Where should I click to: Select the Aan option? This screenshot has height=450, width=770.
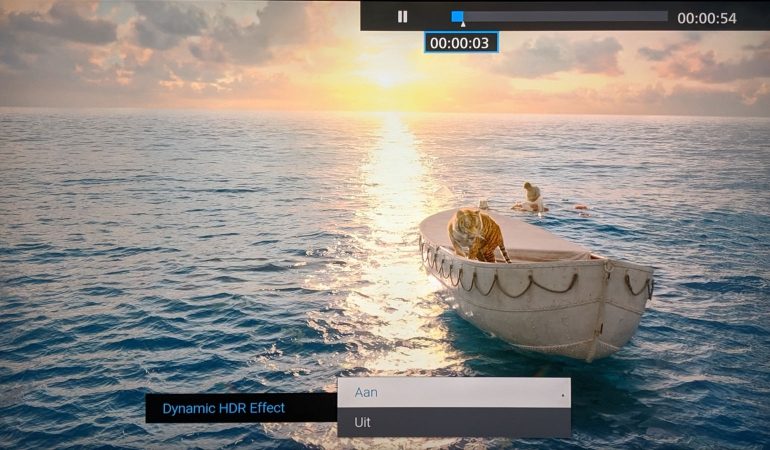(453, 392)
